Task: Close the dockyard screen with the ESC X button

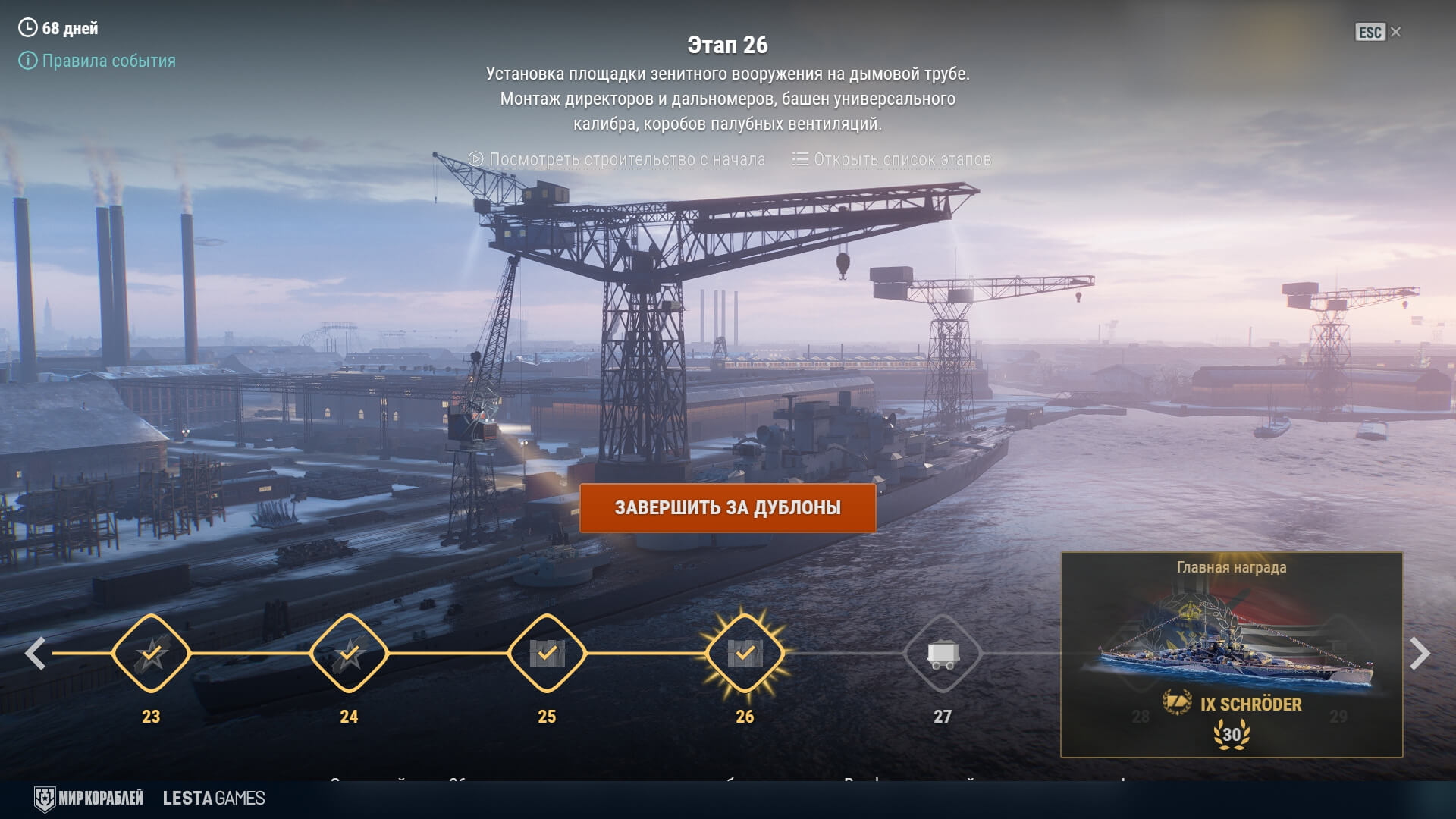Action: 1379,32
